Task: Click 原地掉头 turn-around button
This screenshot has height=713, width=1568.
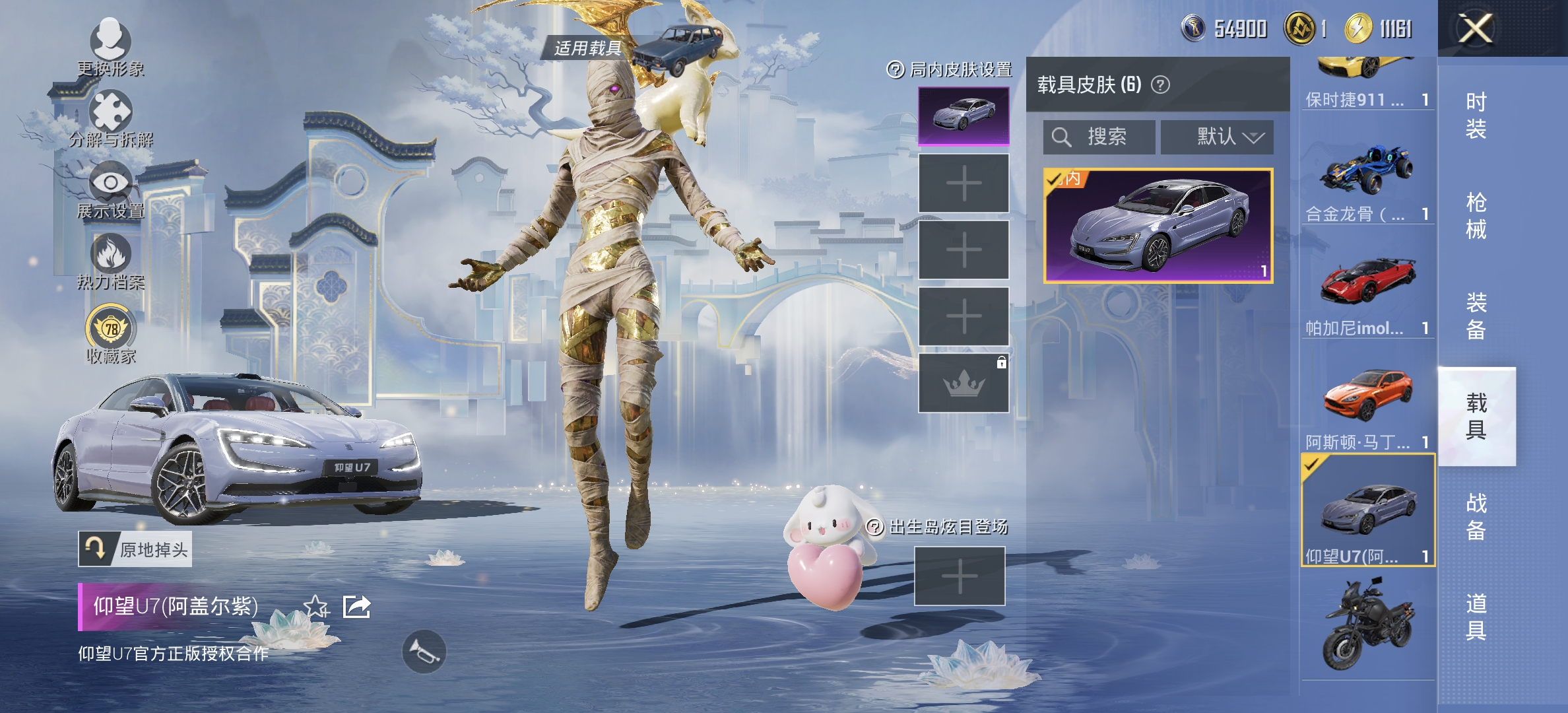Action: [x=135, y=549]
